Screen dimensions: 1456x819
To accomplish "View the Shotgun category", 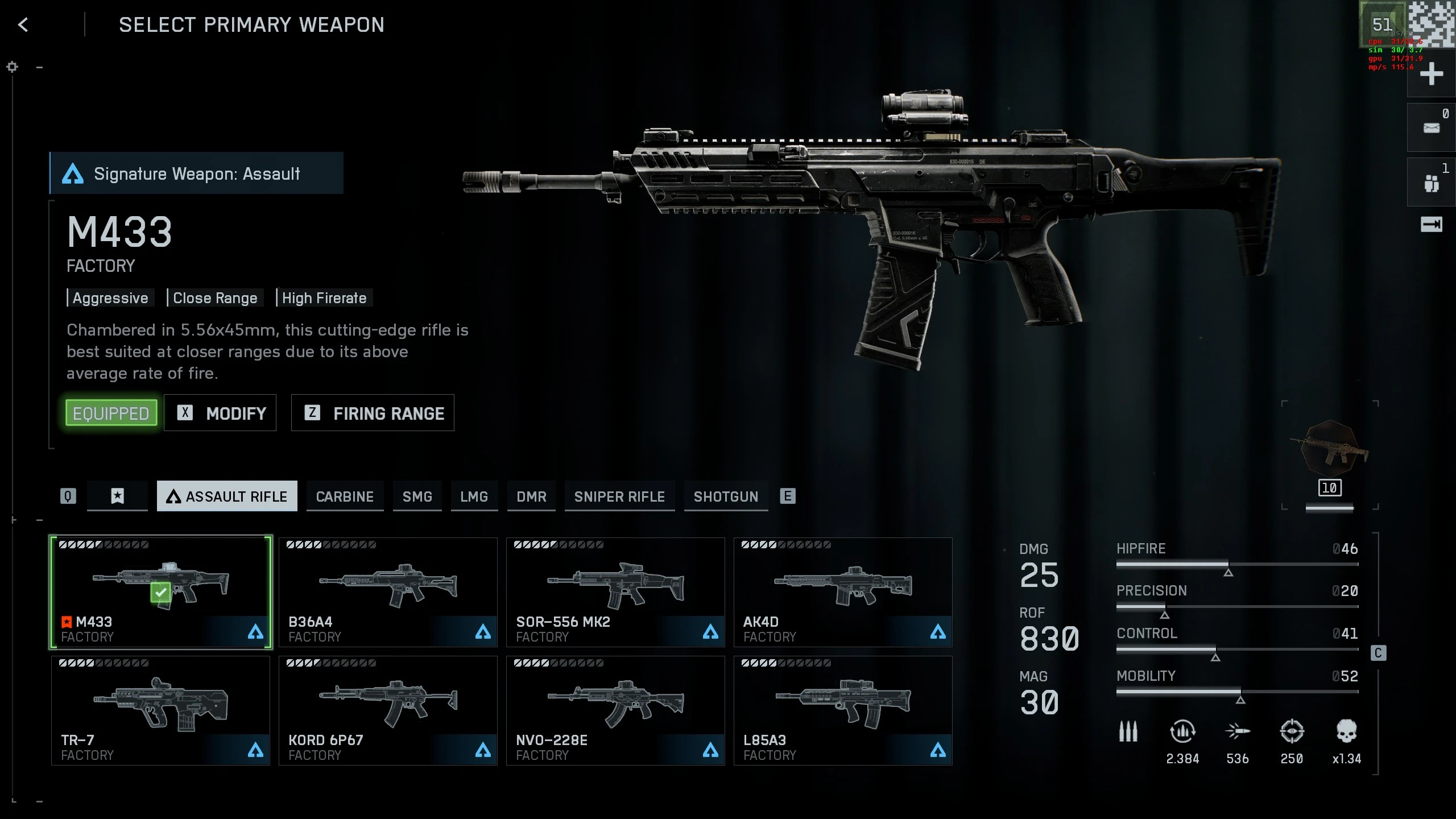I will coord(726,497).
